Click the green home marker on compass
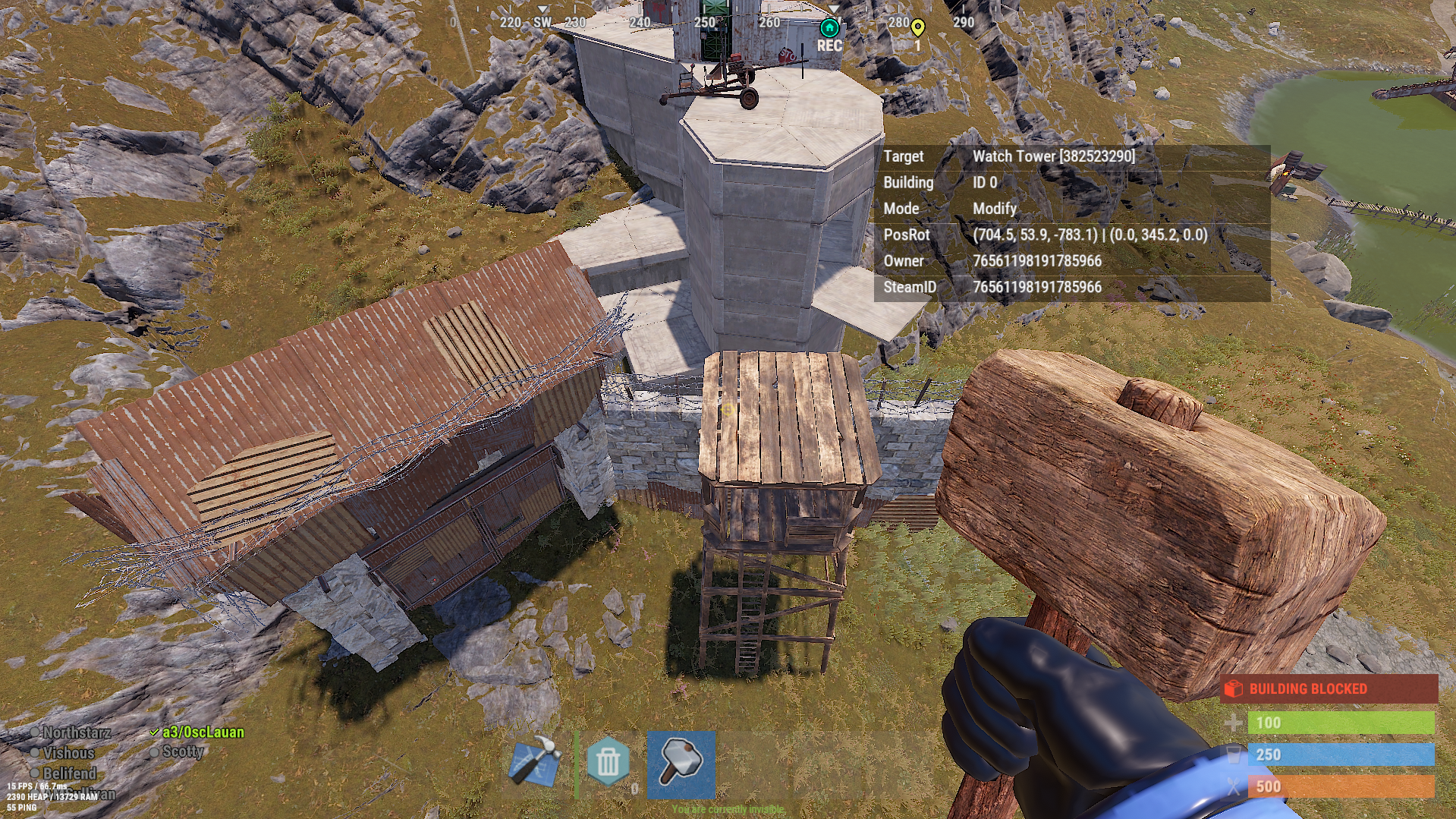This screenshot has height=819, width=1456. 829,29
